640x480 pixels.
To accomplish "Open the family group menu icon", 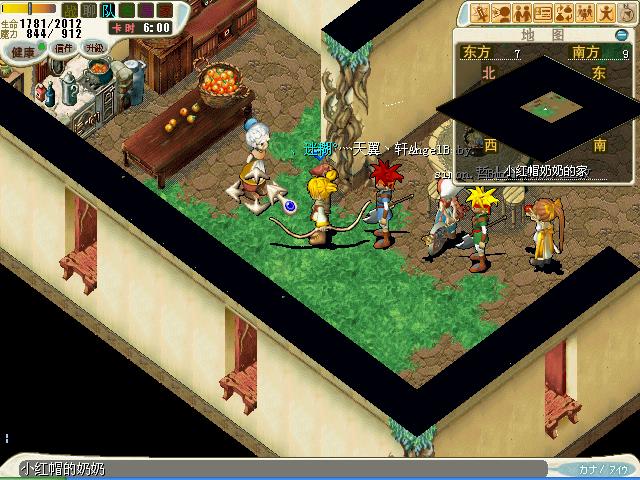I will tap(585, 13).
